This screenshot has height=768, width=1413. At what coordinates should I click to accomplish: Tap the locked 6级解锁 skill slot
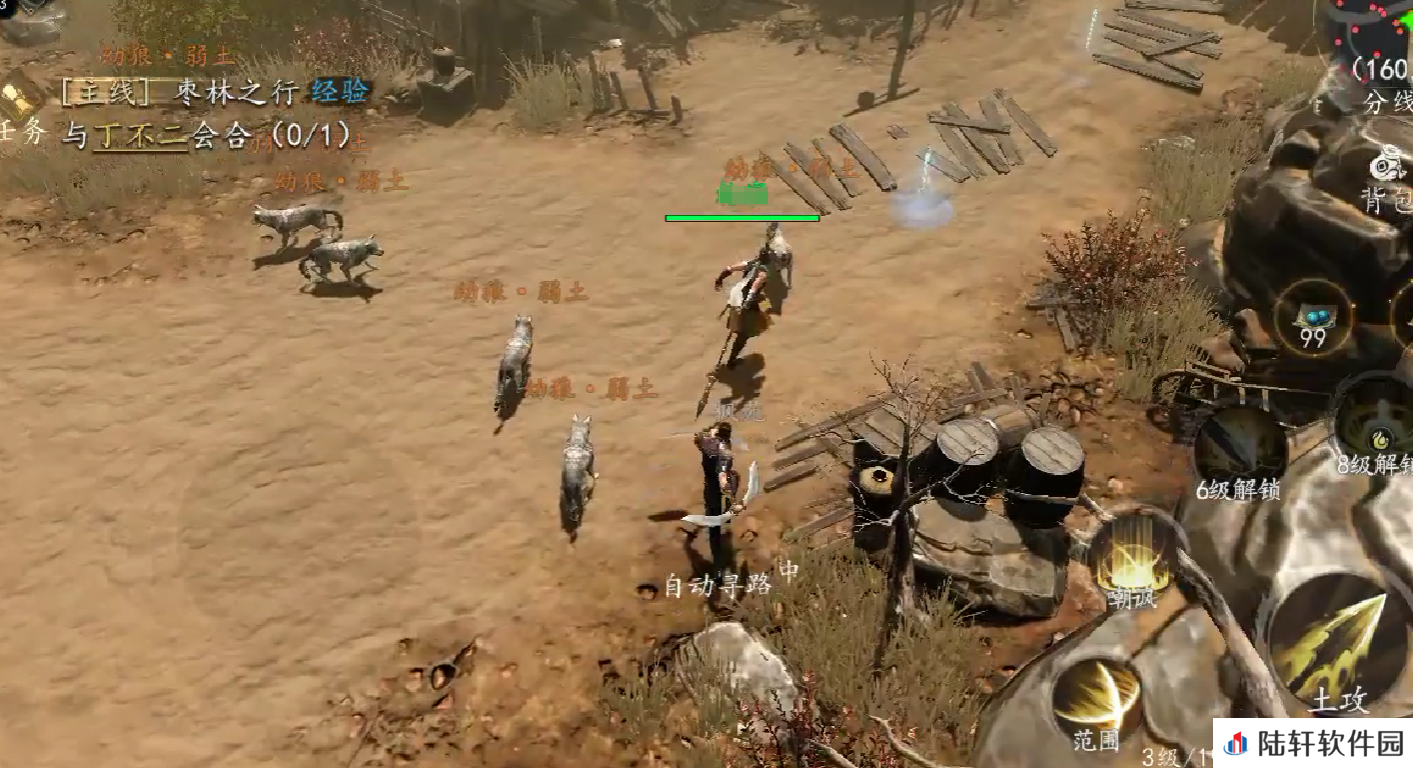pyautogui.click(x=1241, y=445)
